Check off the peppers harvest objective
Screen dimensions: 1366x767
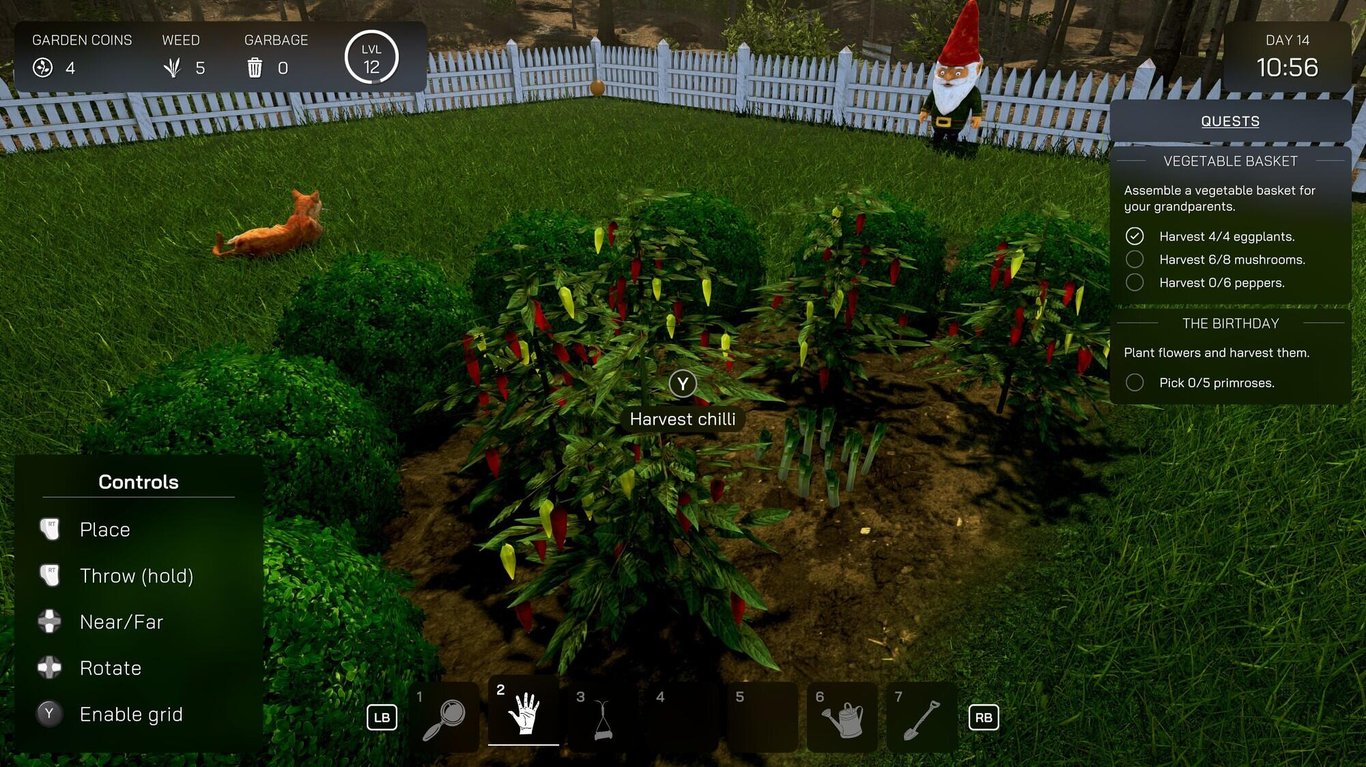(1134, 282)
